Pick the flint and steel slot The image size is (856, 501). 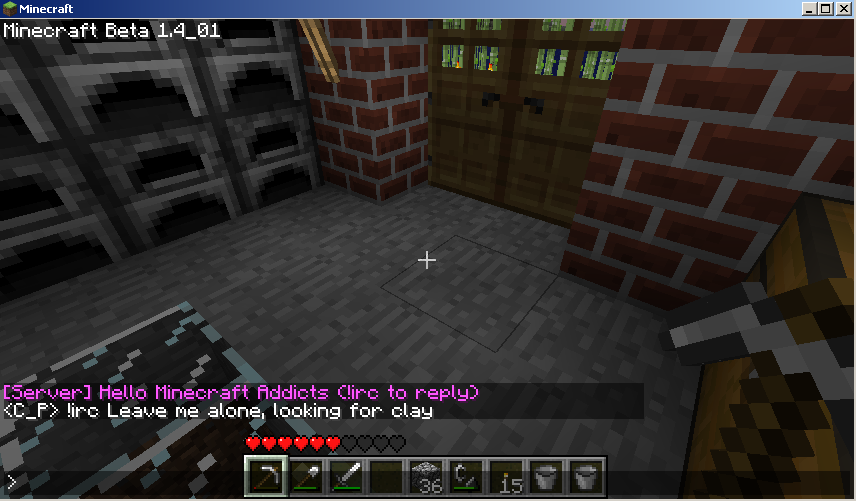point(467,479)
